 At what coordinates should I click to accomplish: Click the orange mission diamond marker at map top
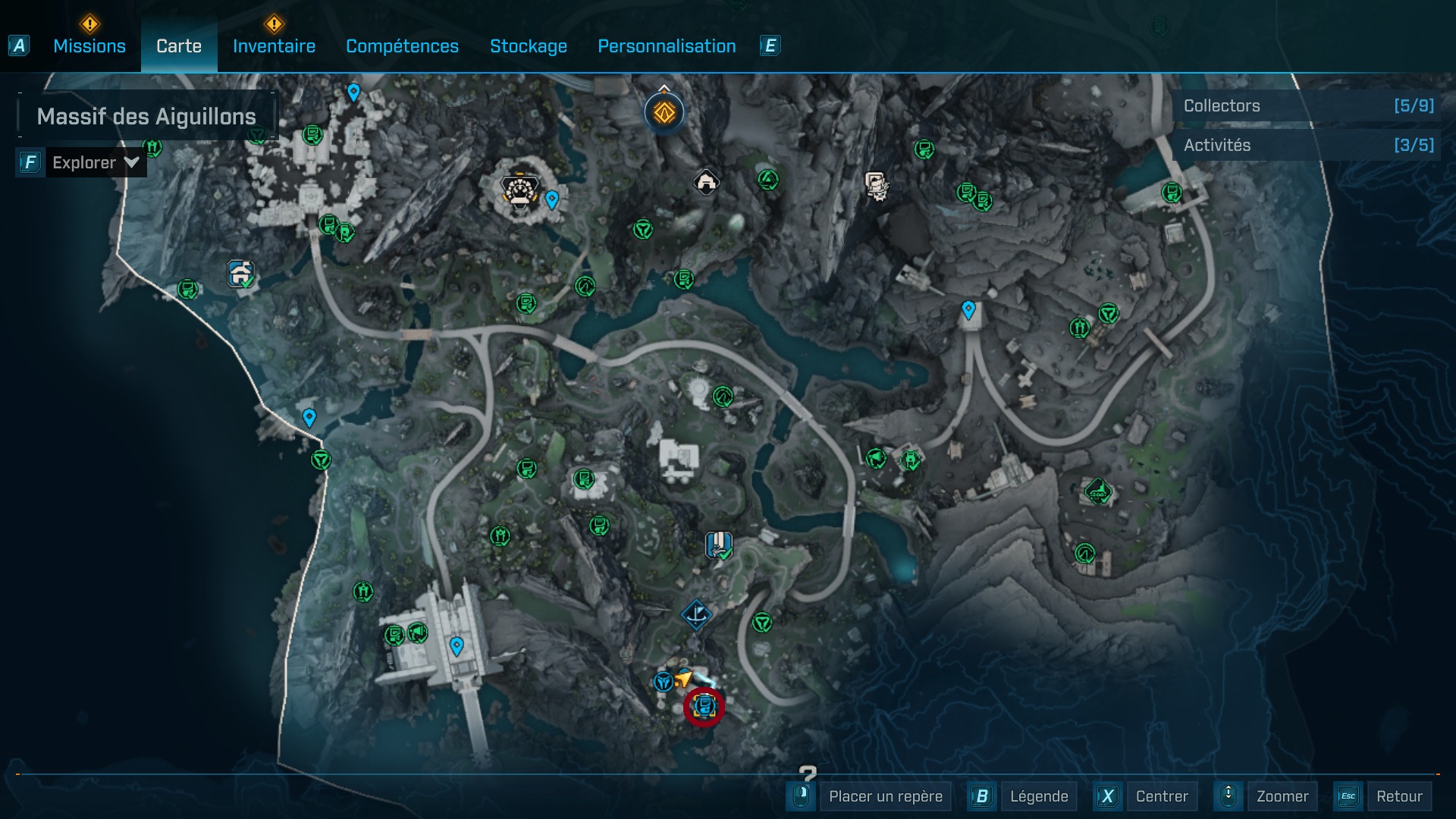click(x=664, y=111)
